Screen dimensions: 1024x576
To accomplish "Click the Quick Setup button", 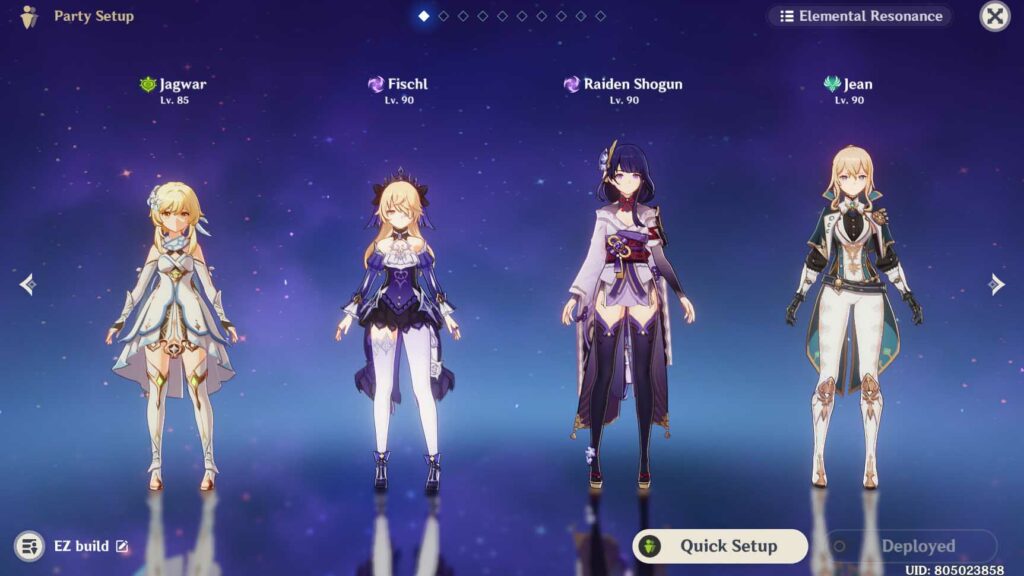I will 720,546.
